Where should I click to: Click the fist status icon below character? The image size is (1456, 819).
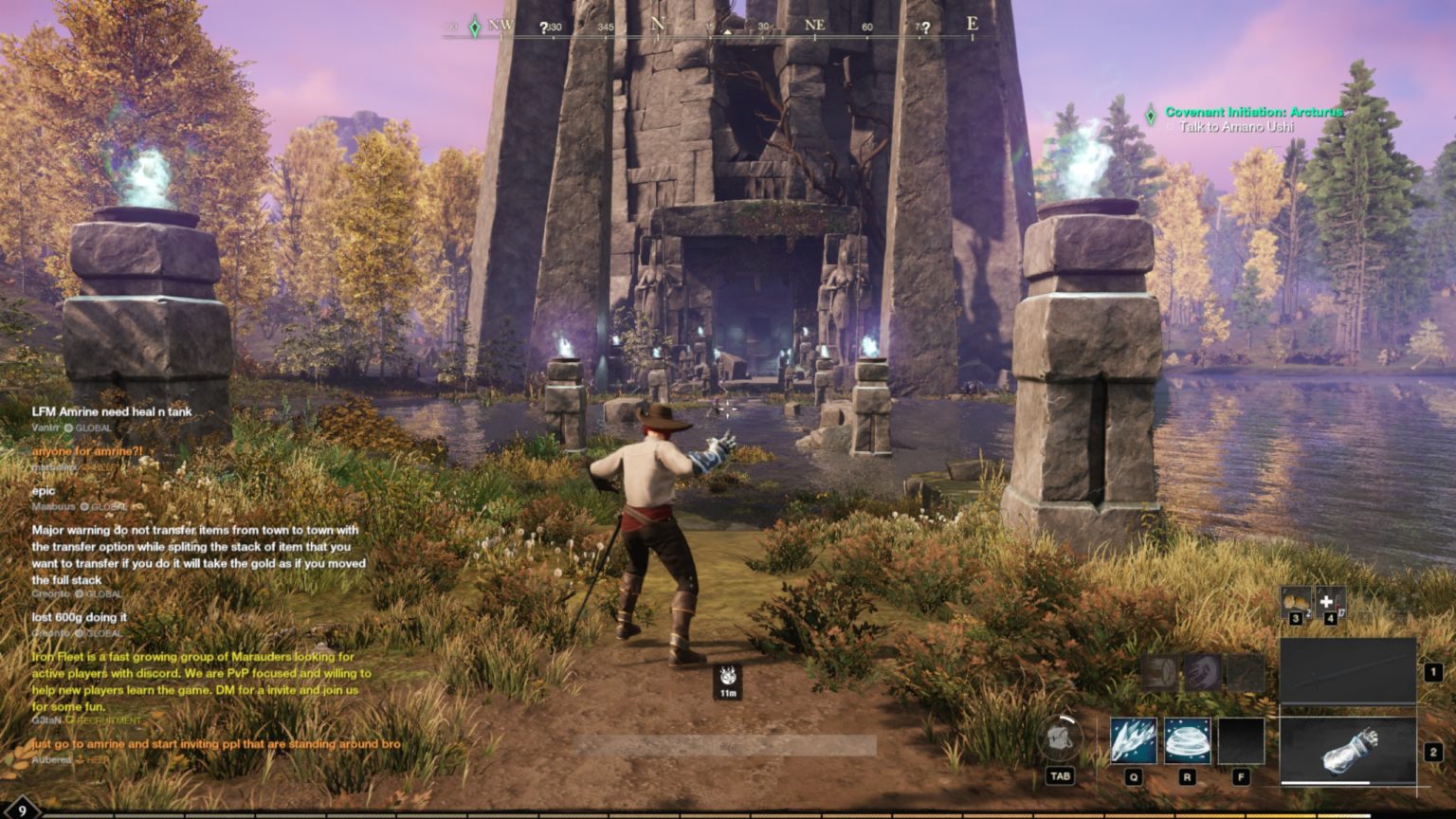point(728,678)
